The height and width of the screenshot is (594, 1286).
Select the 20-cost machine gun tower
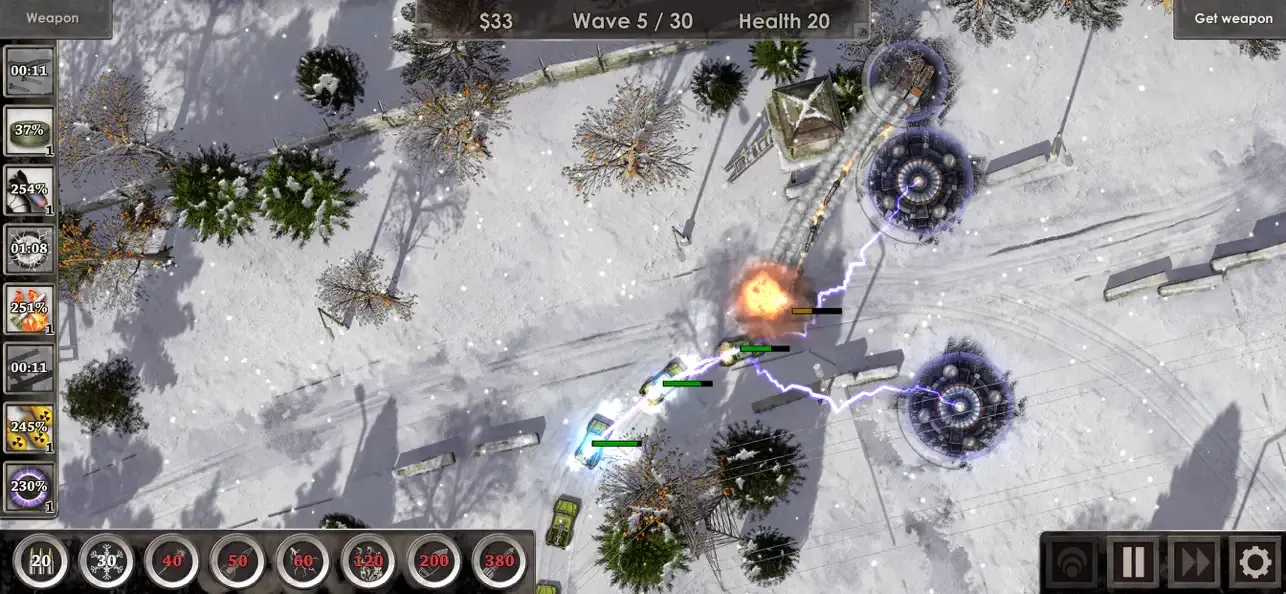click(41, 561)
